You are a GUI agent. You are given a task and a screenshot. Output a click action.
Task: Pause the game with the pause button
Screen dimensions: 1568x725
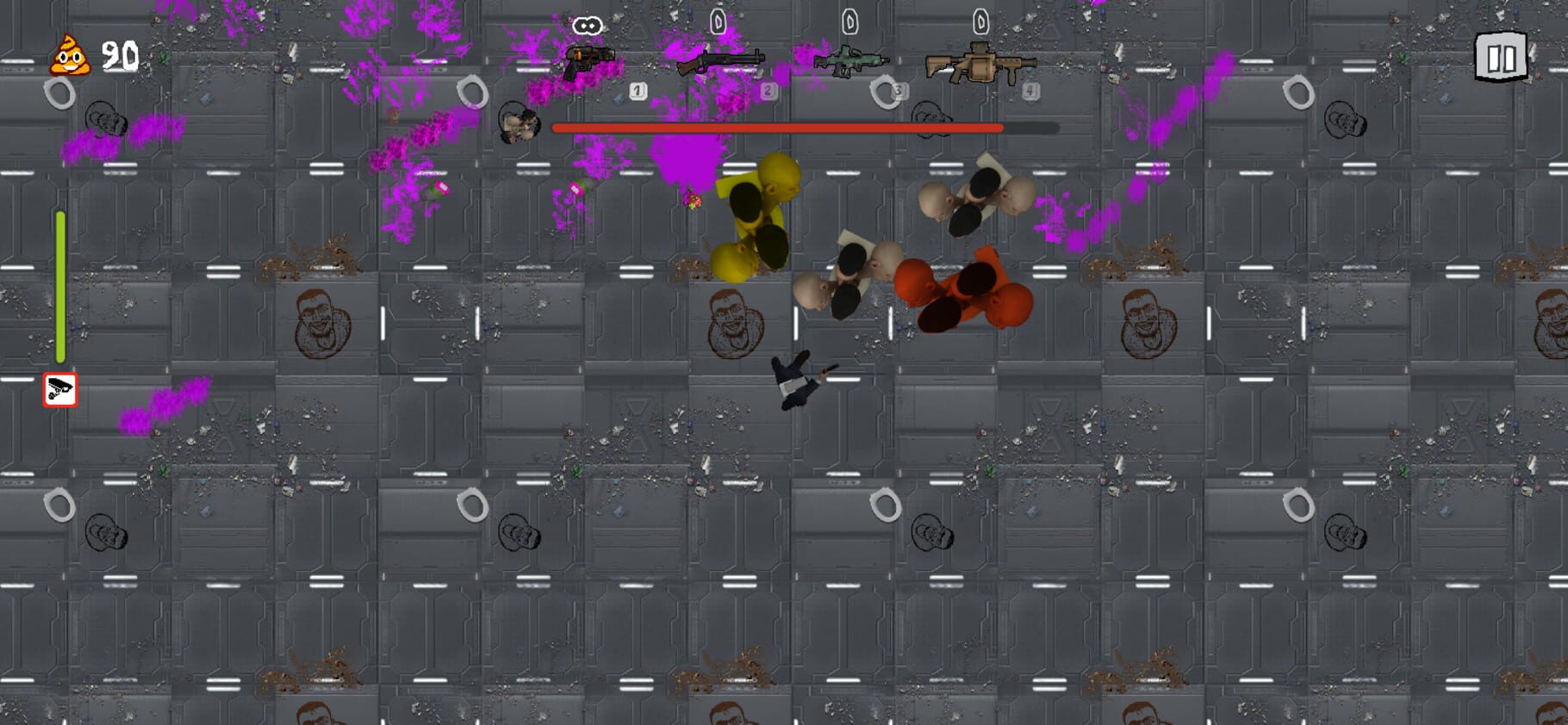click(1500, 58)
